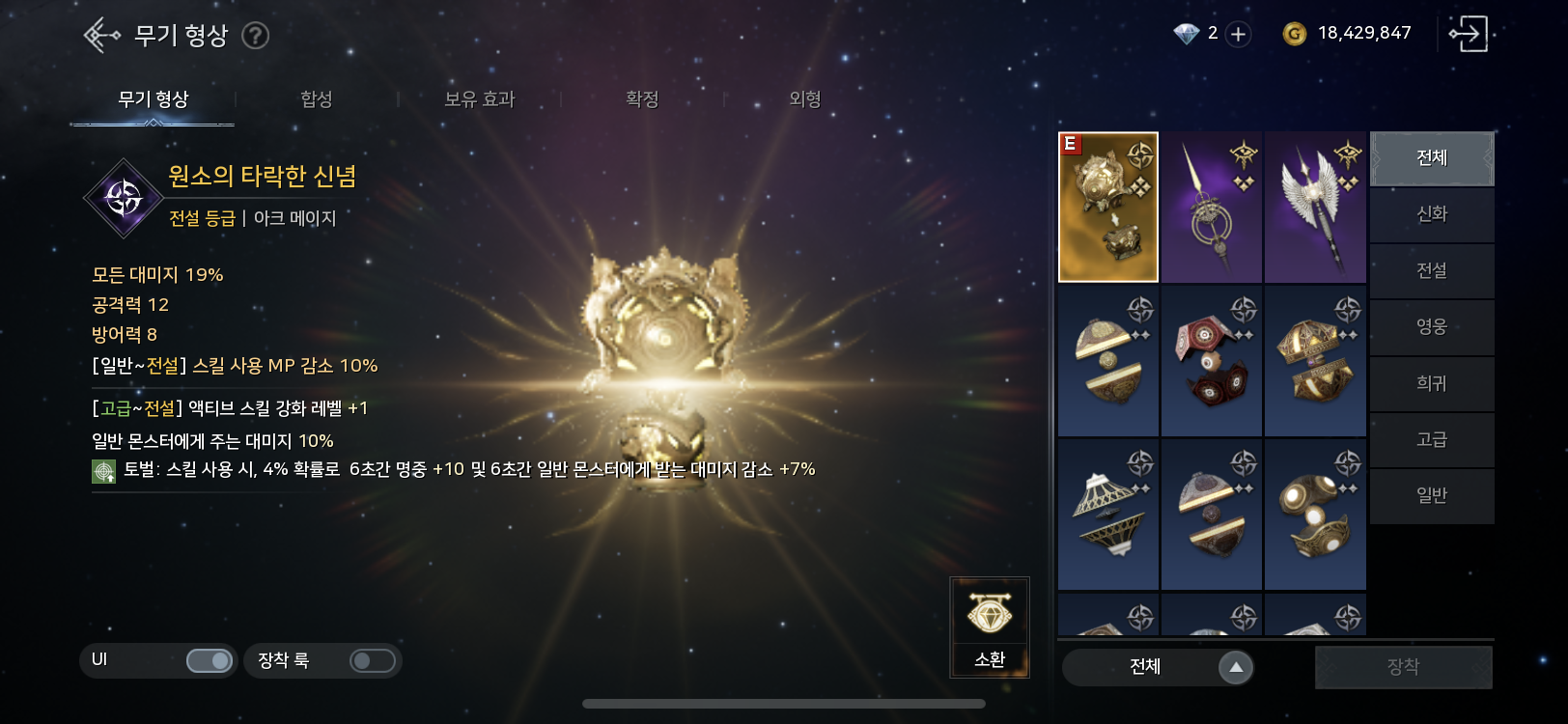Open the 보유 효과 tab
This screenshot has height=724, width=1568.
pyautogui.click(x=479, y=99)
